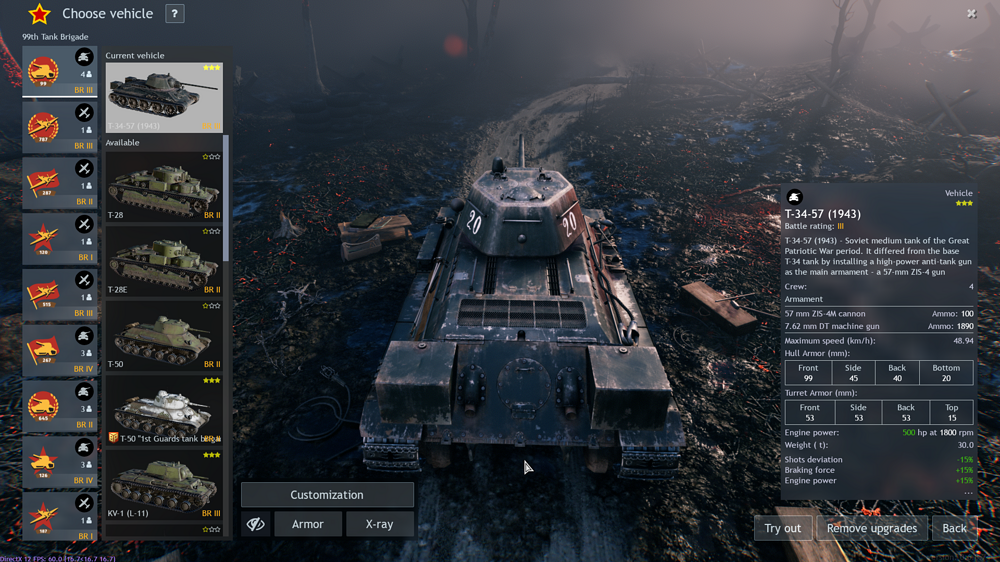Image resolution: width=1000 pixels, height=562 pixels.
Task: Expand the ellipsis under the vehicle stats
Action: point(967,493)
